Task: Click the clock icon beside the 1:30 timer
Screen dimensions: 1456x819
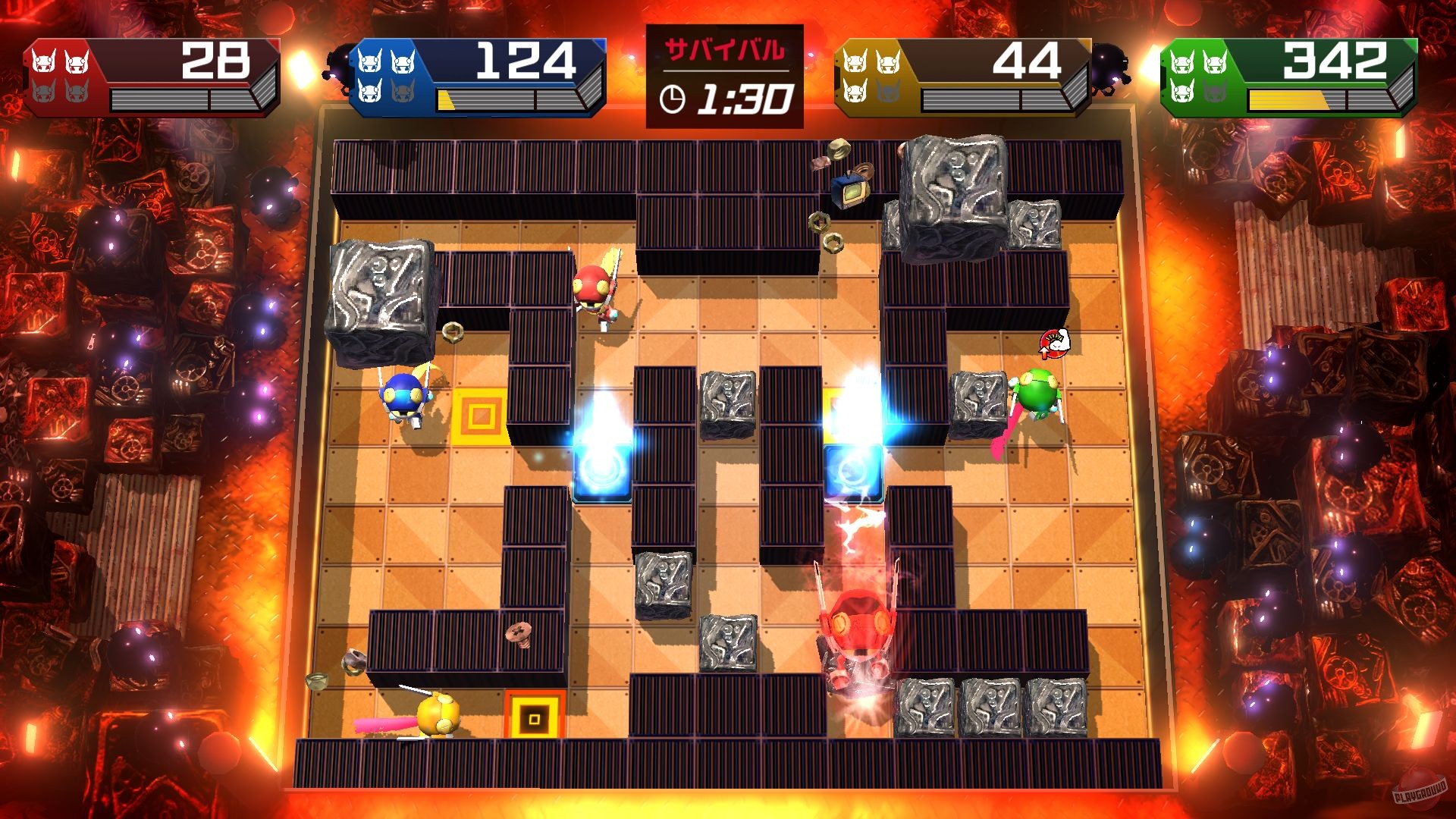Action: (x=672, y=99)
